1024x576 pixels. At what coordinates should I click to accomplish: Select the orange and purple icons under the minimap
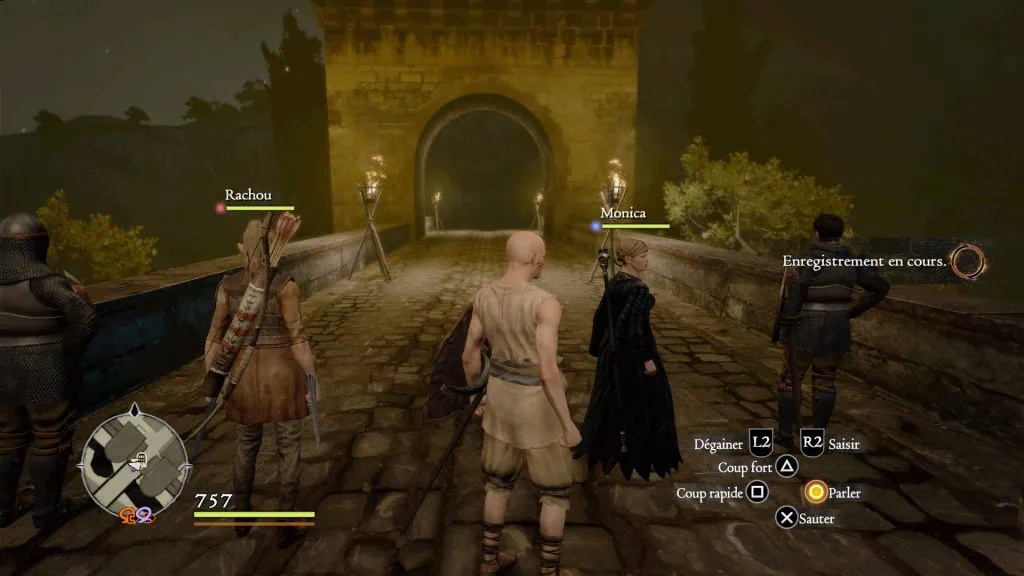(136, 515)
